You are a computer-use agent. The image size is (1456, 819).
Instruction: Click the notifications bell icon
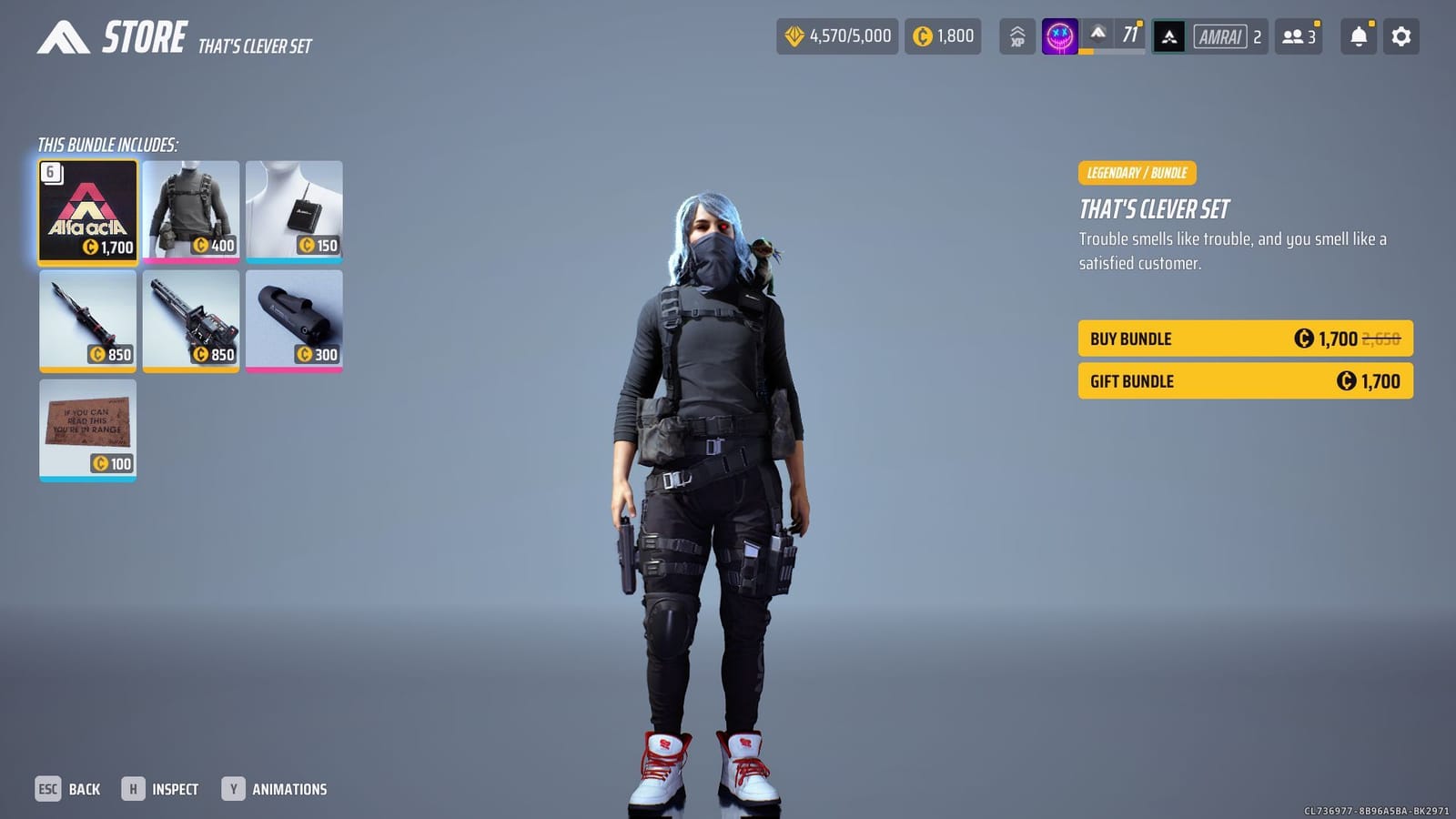pyautogui.click(x=1357, y=36)
